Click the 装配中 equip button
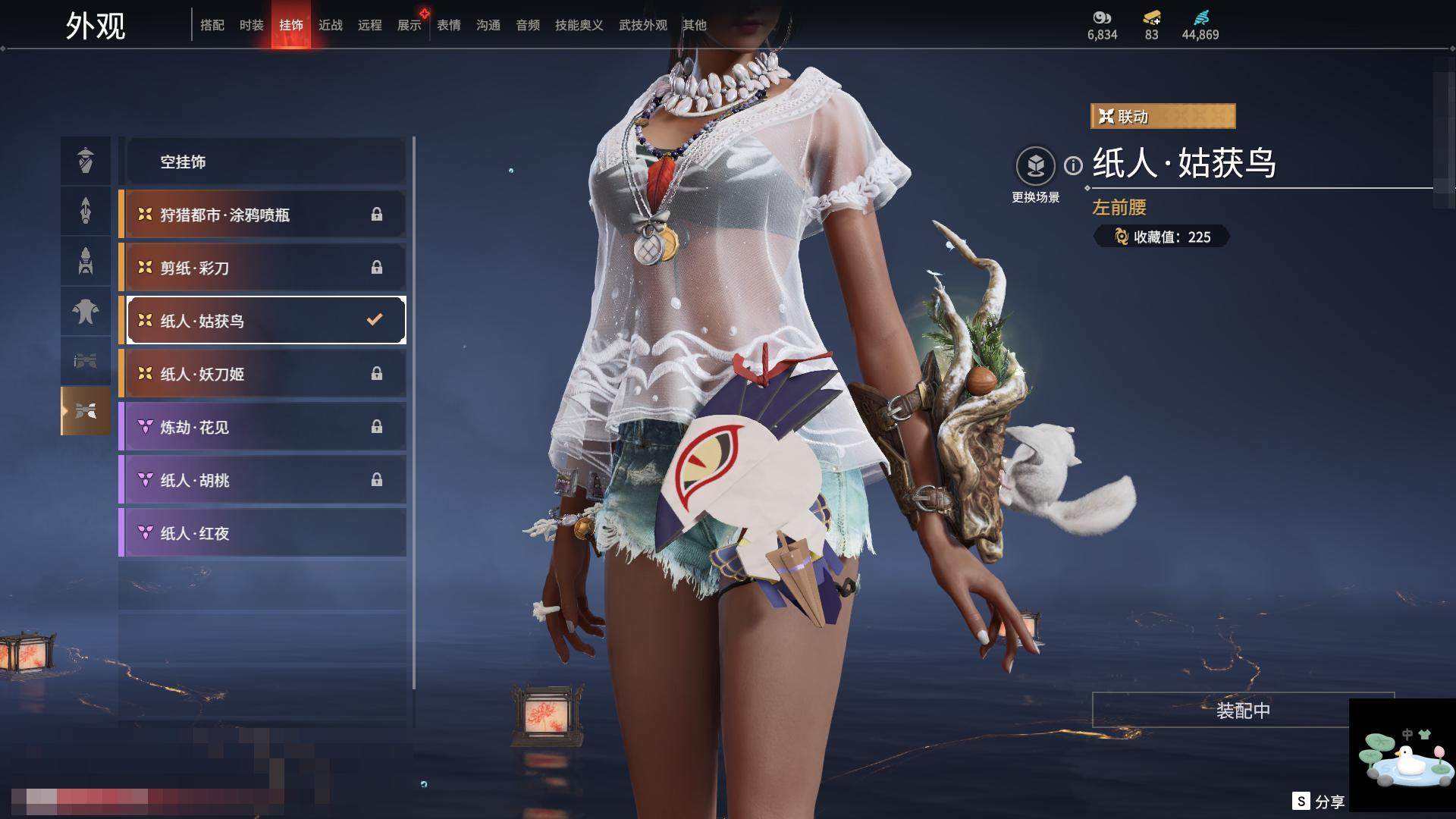The height and width of the screenshot is (819, 1456). click(x=1242, y=711)
